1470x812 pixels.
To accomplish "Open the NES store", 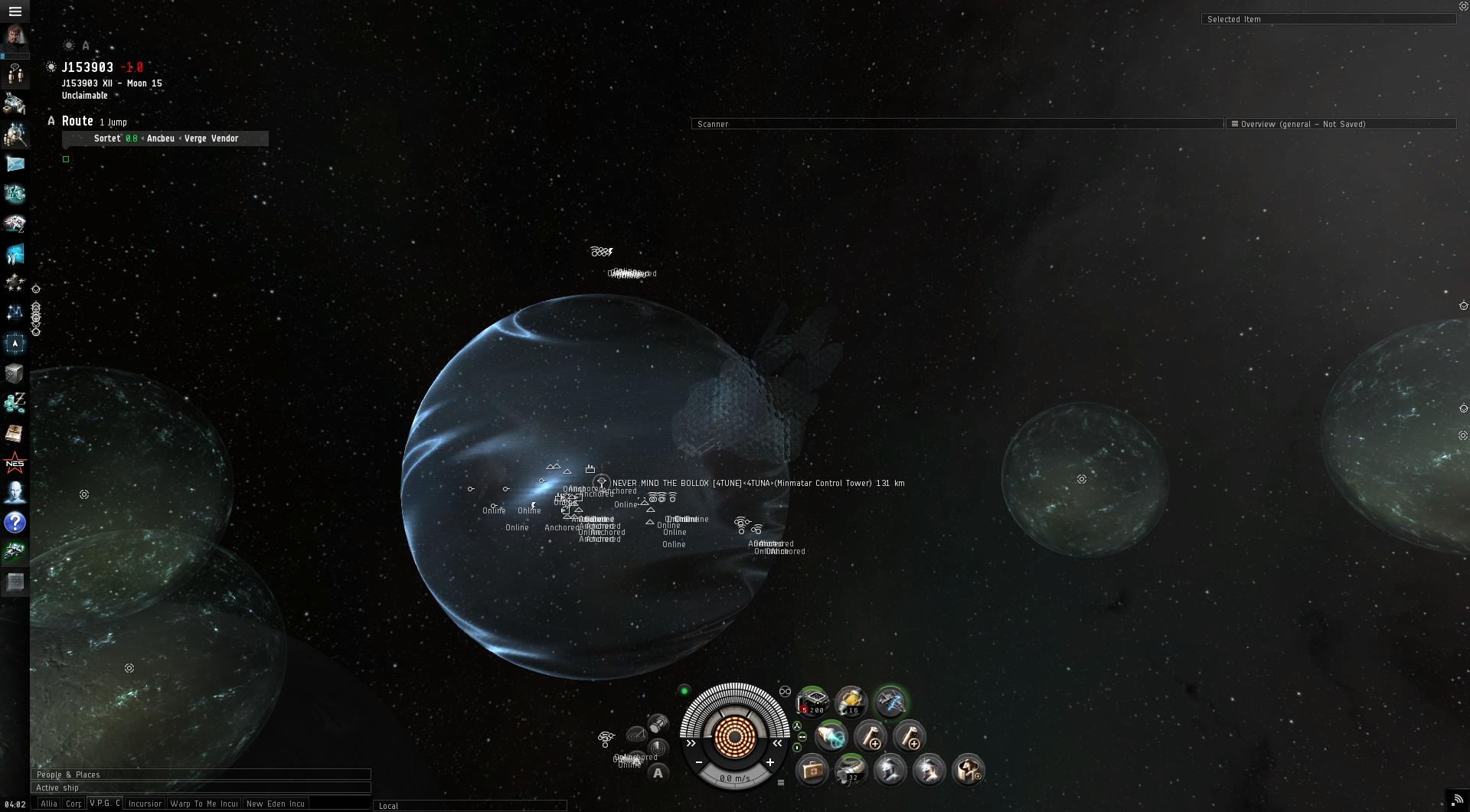I will (x=15, y=463).
